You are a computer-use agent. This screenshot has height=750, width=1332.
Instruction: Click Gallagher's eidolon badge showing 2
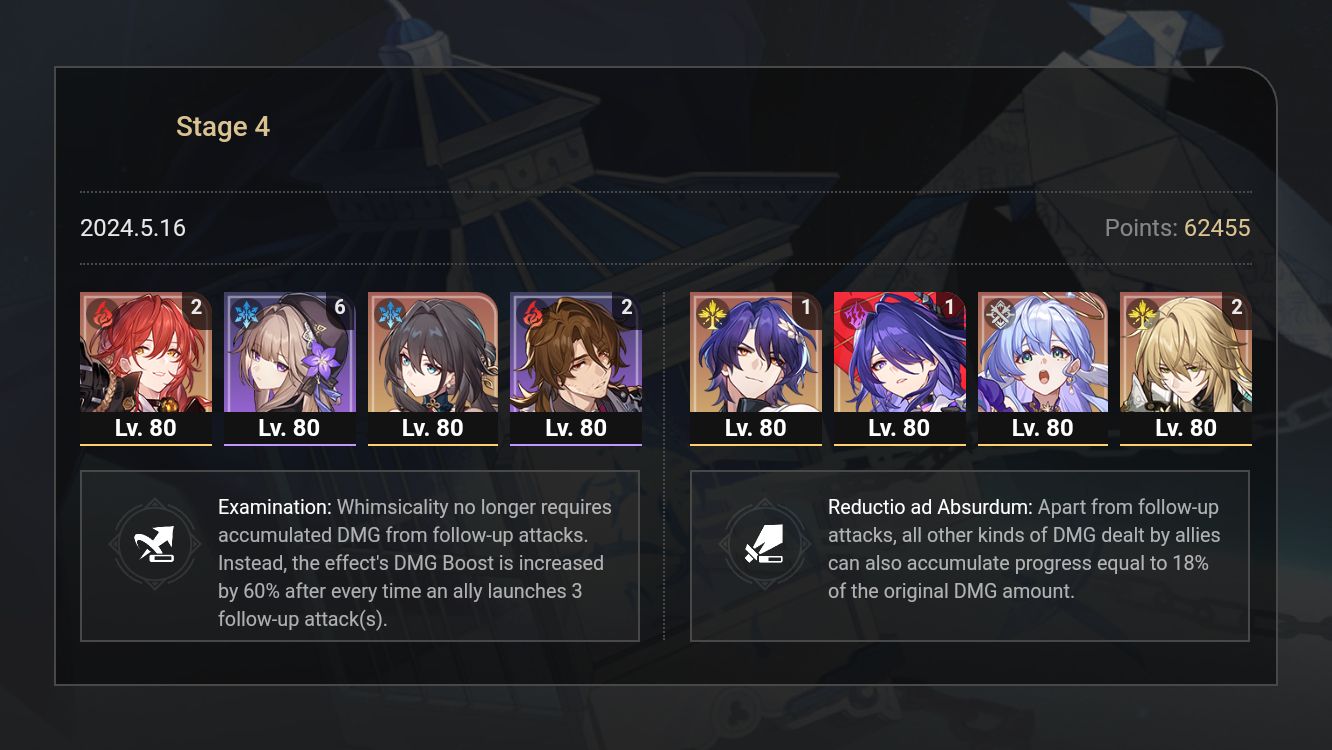627,308
